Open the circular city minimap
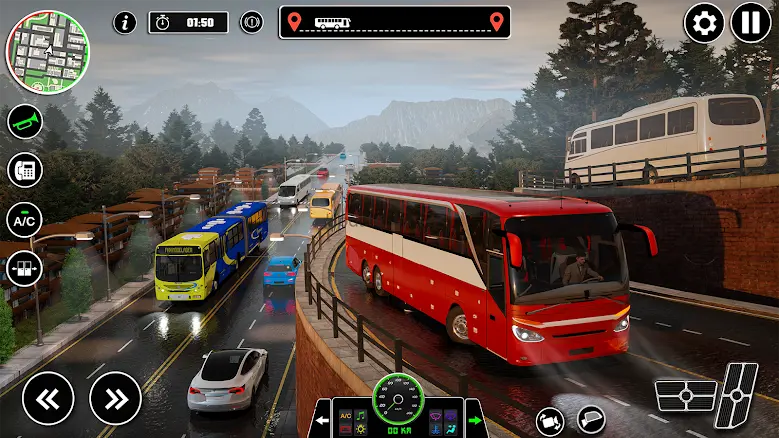The width and height of the screenshot is (779, 438). (x=47, y=51)
